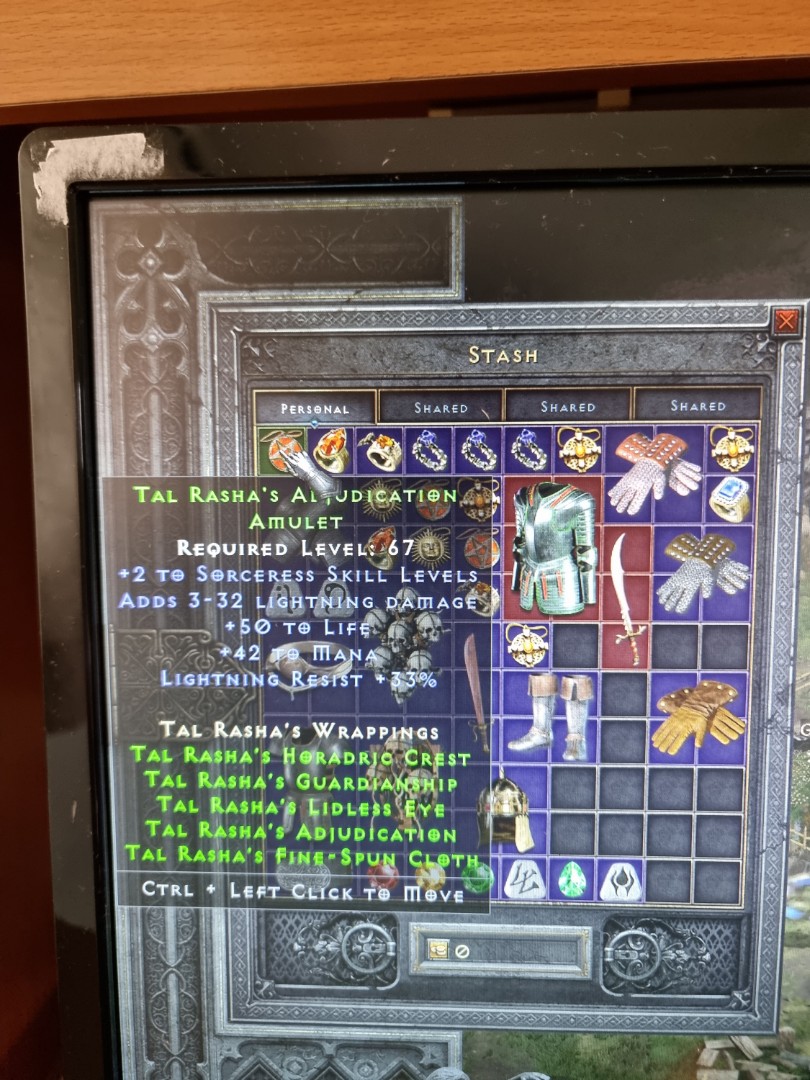Choose the gold-studded chain gauntlets
The width and height of the screenshot is (810, 1080).
[704, 570]
